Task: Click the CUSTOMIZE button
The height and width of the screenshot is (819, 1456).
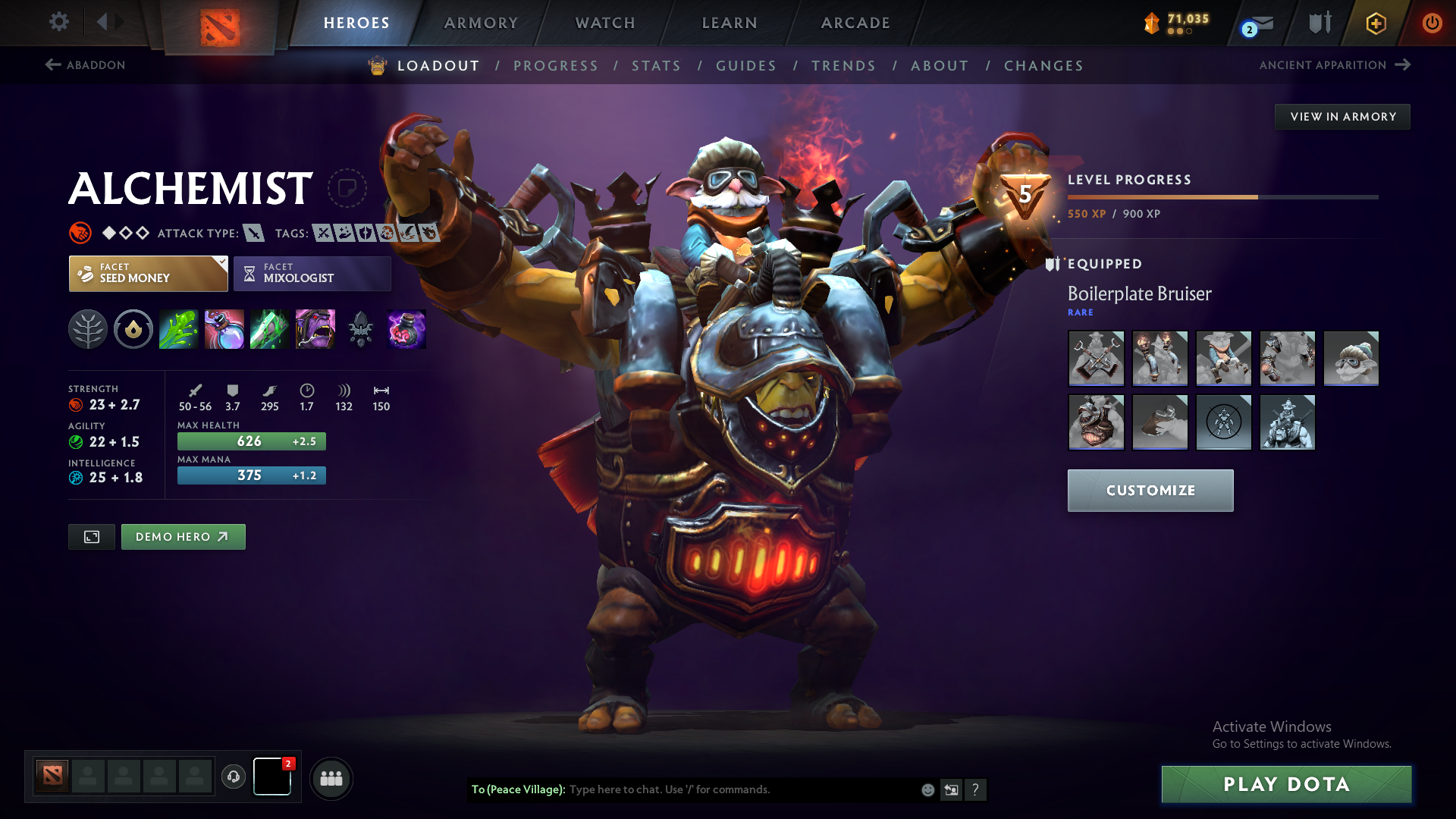Action: tap(1150, 490)
